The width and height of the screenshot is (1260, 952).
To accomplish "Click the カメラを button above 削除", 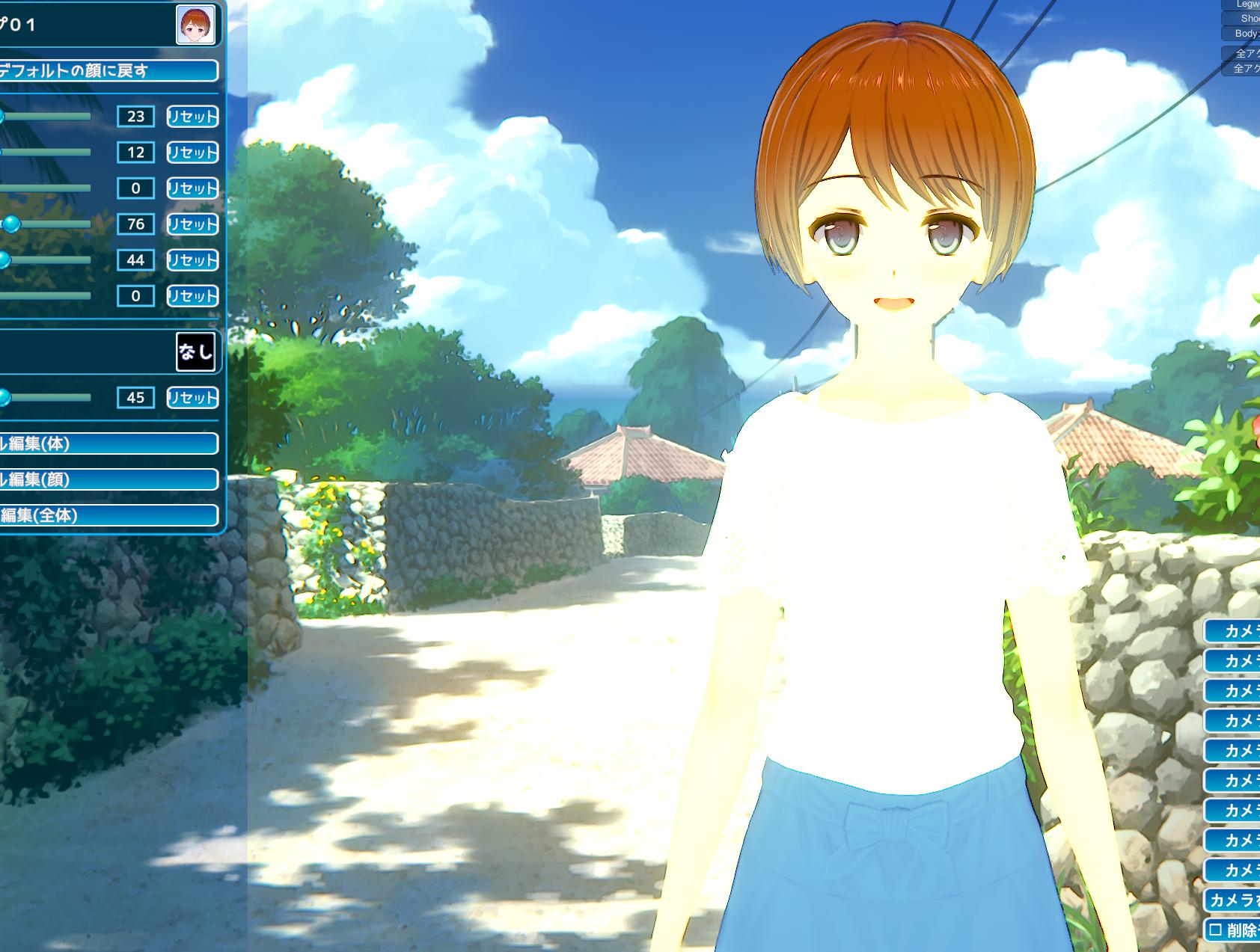I will click(x=1233, y=900).
